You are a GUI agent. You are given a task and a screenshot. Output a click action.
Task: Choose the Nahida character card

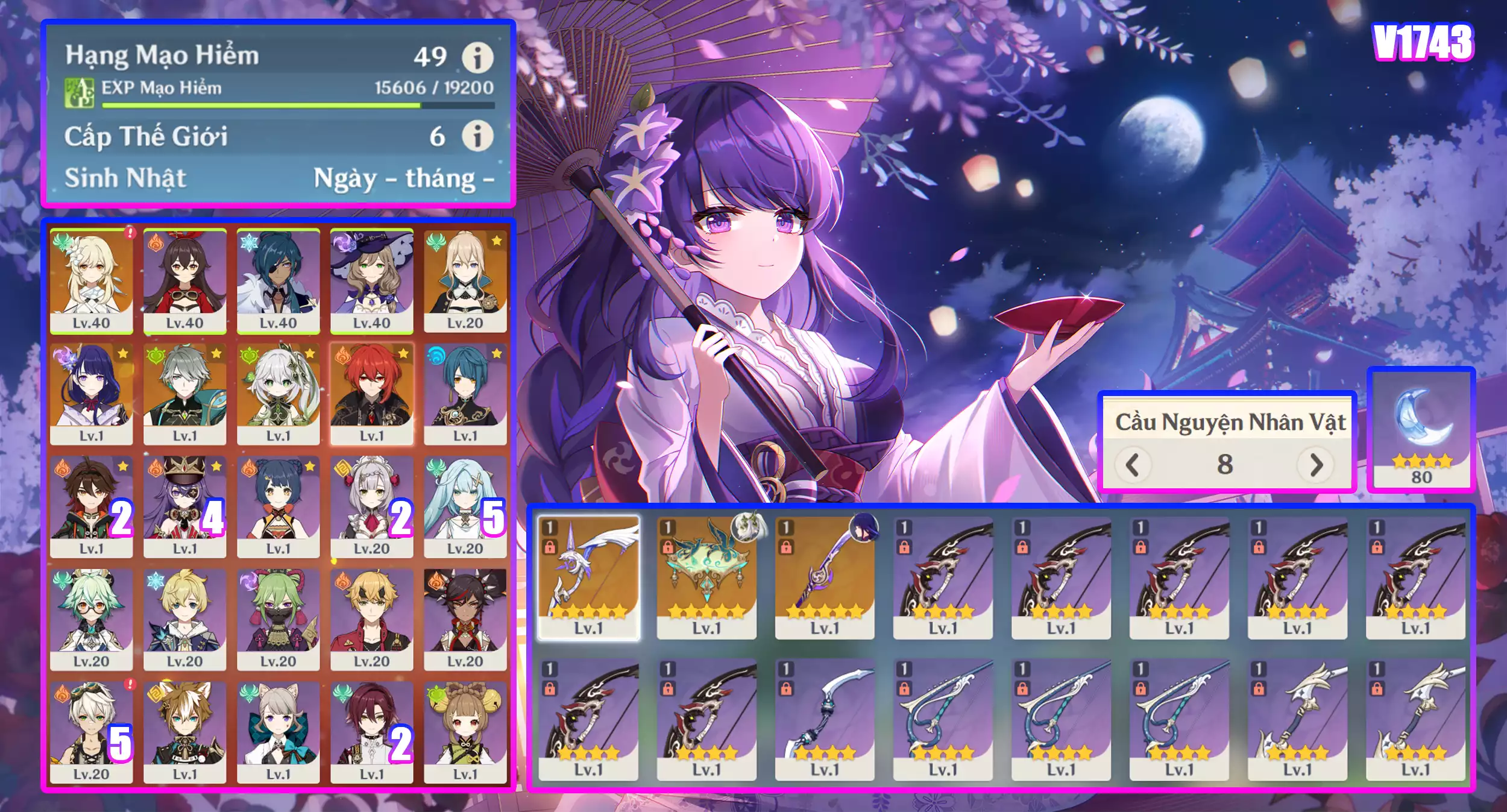point(278,393)
